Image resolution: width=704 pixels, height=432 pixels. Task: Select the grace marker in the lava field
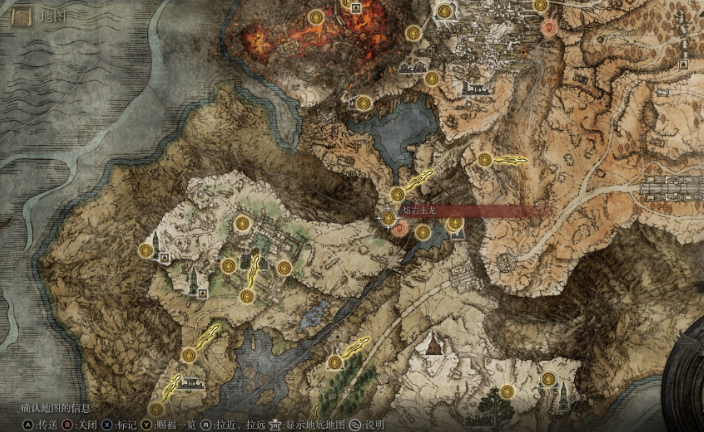click(317, 17)
